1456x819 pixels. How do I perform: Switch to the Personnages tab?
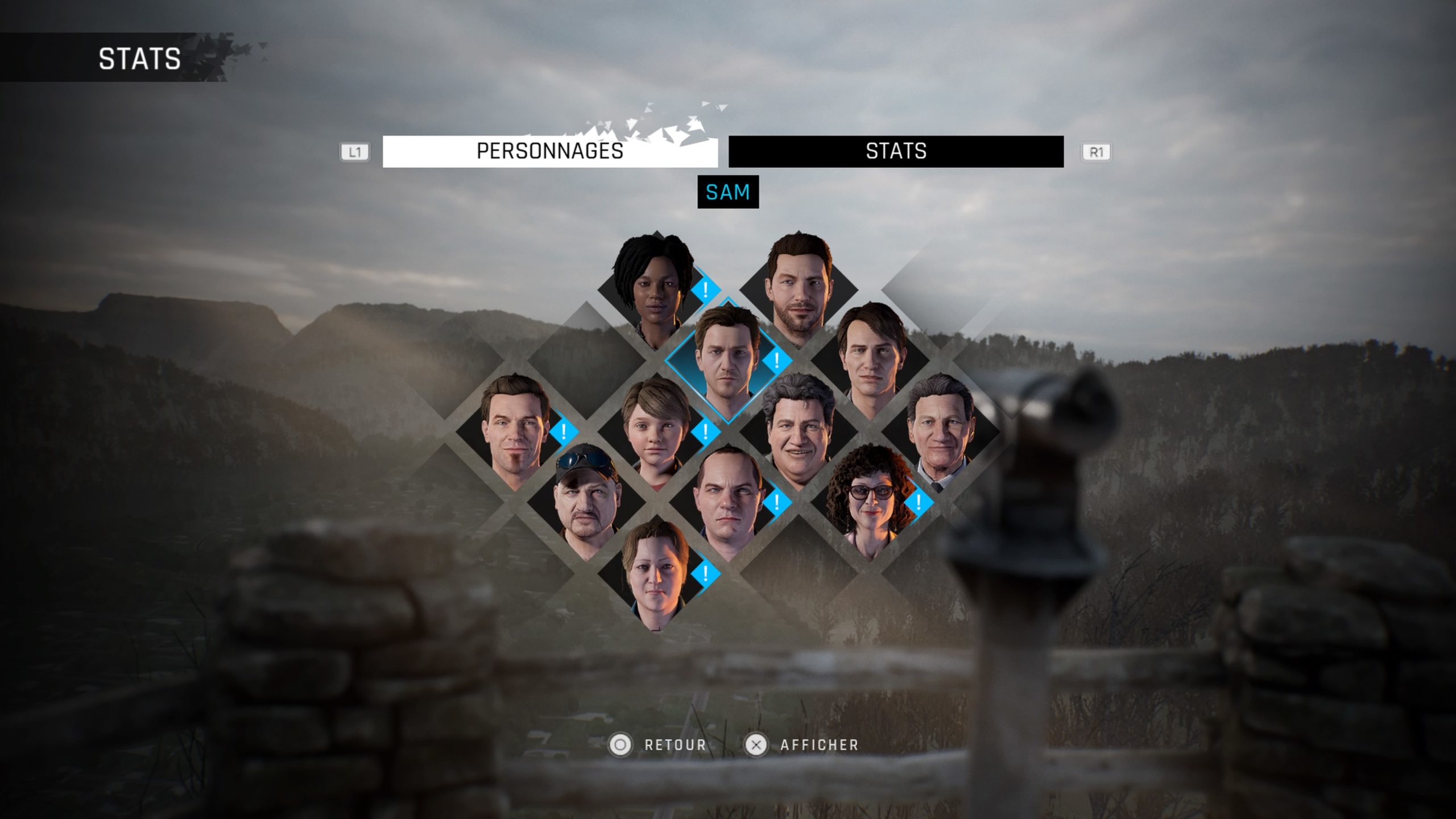[x=549, y=151]
